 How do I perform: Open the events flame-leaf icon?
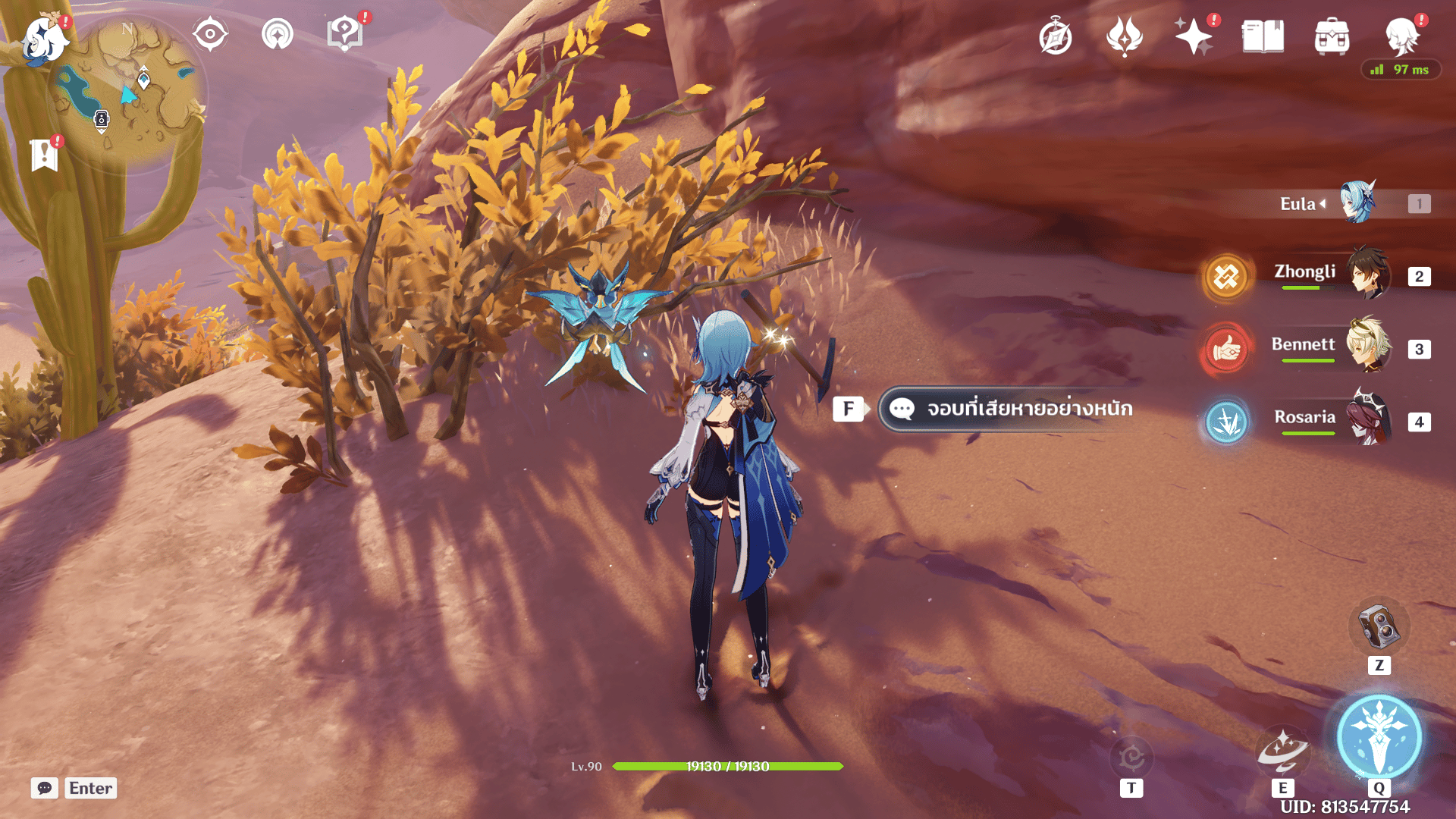click(1125, 36)
